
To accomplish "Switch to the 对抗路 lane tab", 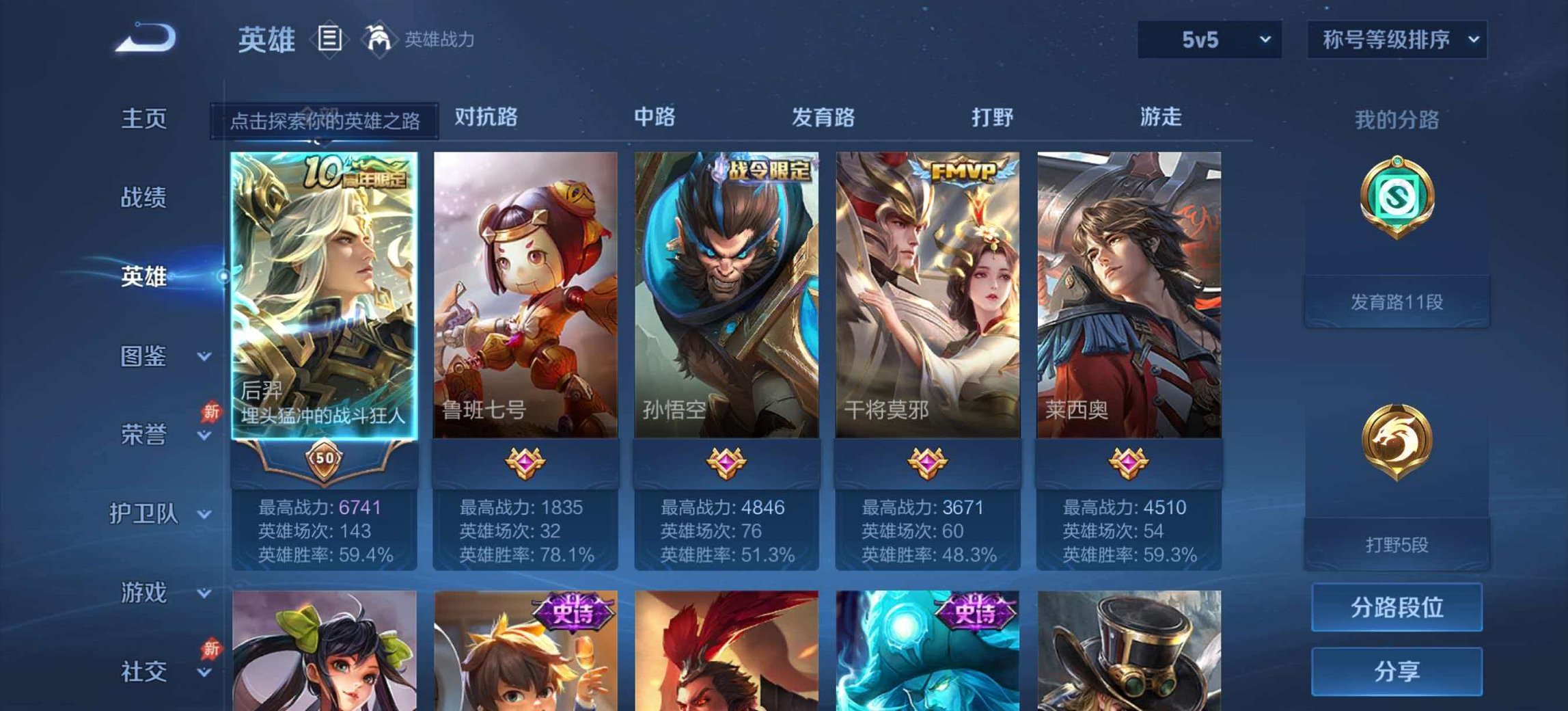I will pyautogui.click(x=484, y=118).
